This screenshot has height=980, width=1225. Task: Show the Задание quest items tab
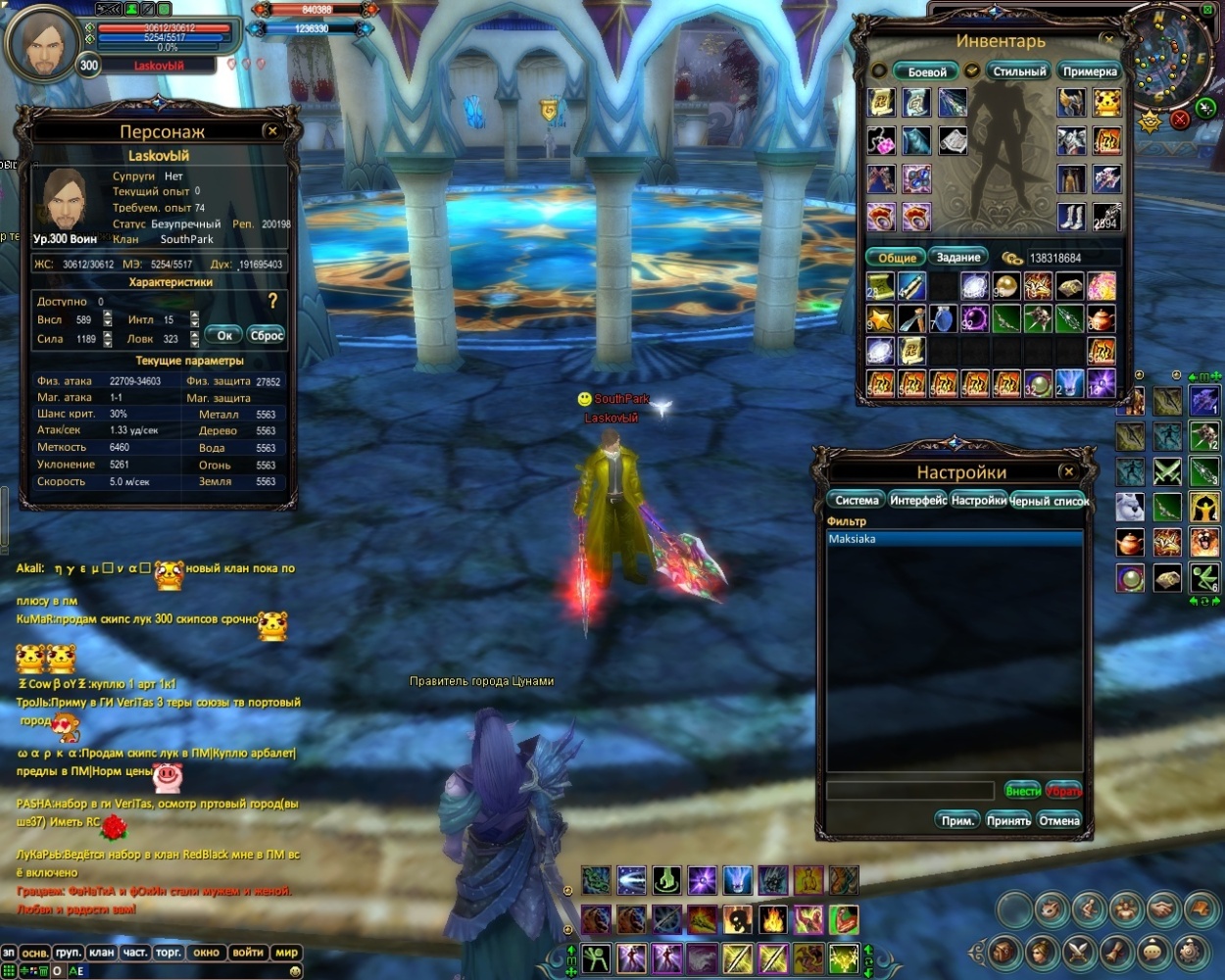(958, 258)
